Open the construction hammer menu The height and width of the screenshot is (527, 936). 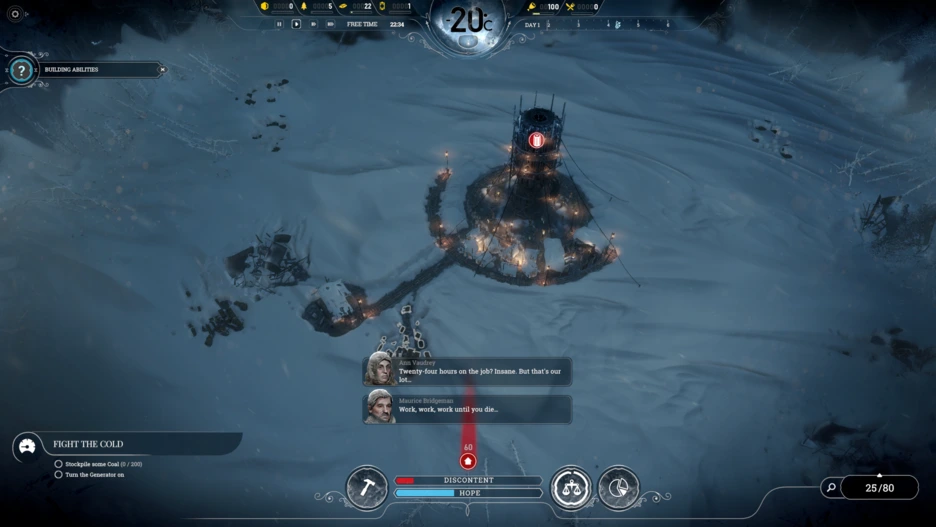(366, 488)
